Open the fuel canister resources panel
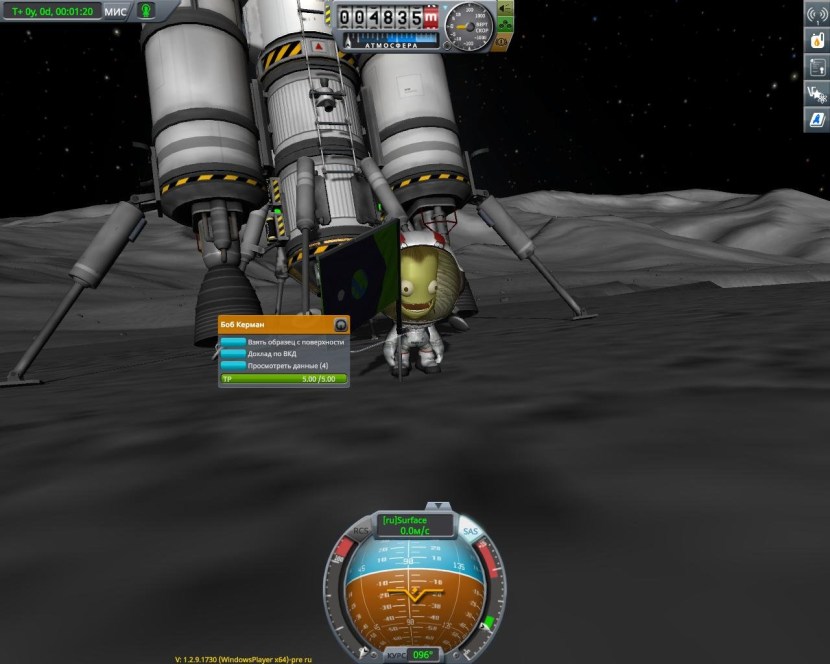The width and height of the screenshot is (830, 664). point(816,42)
